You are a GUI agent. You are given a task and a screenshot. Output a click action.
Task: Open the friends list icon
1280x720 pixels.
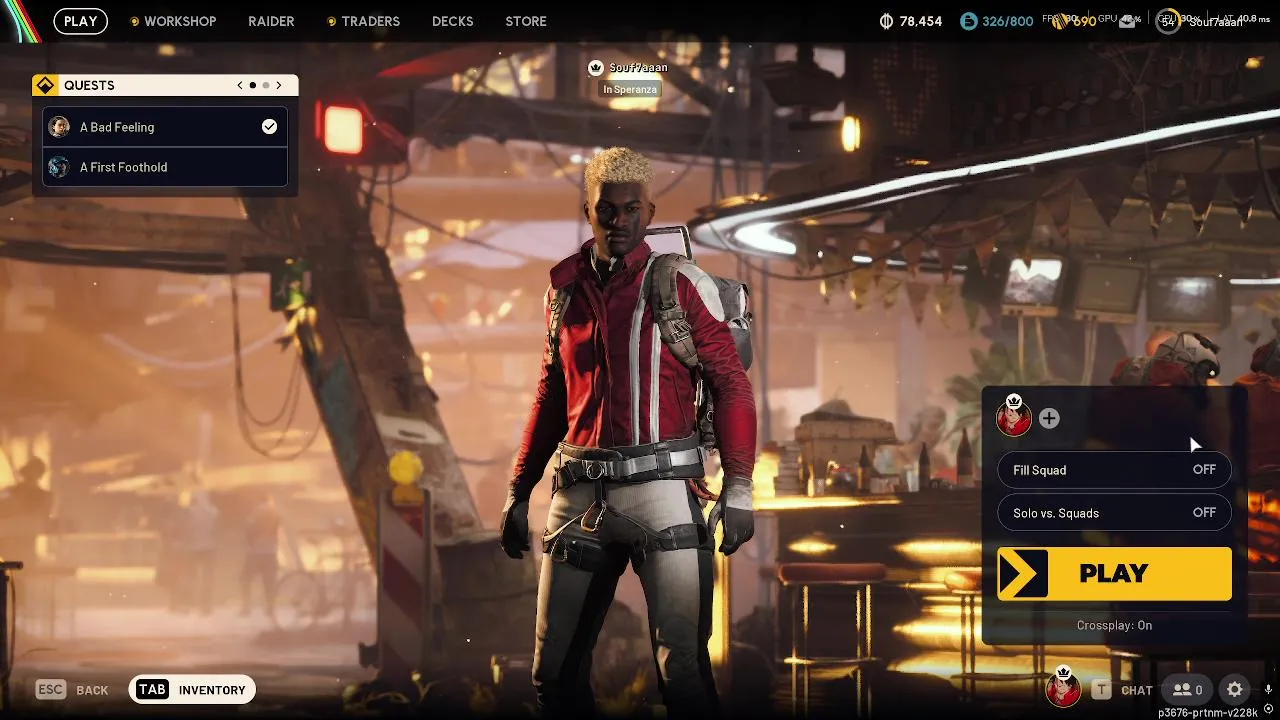coord(1188,690)
